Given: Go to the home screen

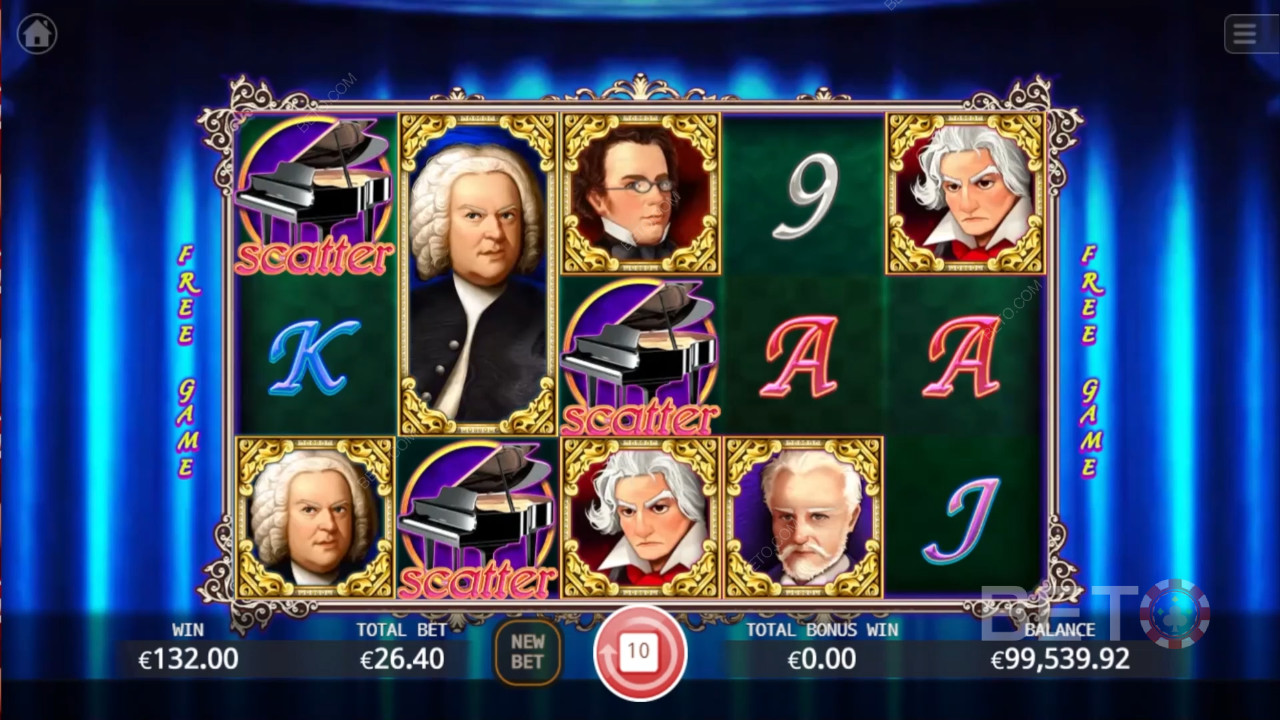Looking at the screenshot, I should point(37,34).
